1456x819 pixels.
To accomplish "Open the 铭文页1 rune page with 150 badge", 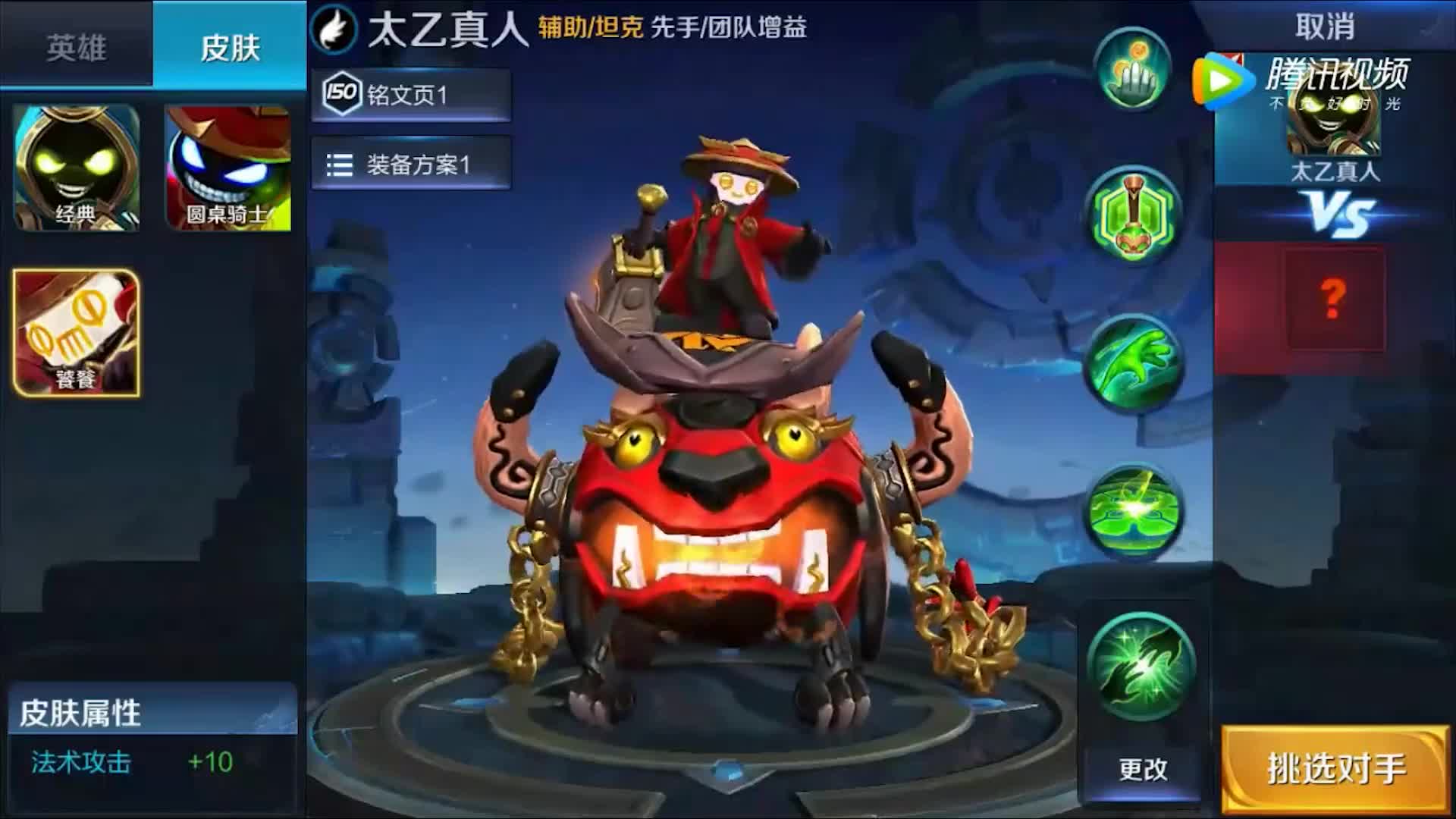I will 409,96.
